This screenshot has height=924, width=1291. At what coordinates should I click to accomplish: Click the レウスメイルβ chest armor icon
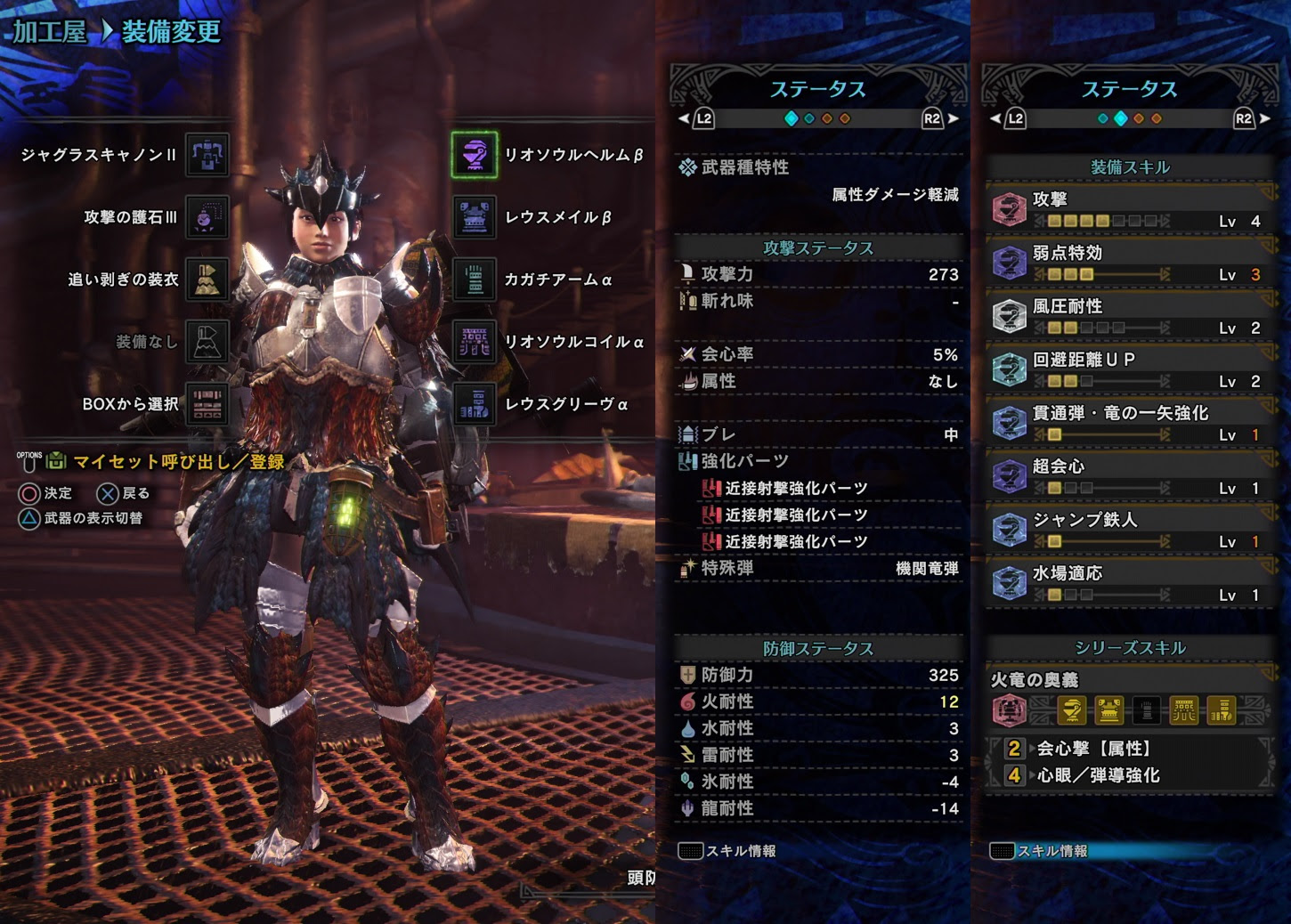coord(472,216)
